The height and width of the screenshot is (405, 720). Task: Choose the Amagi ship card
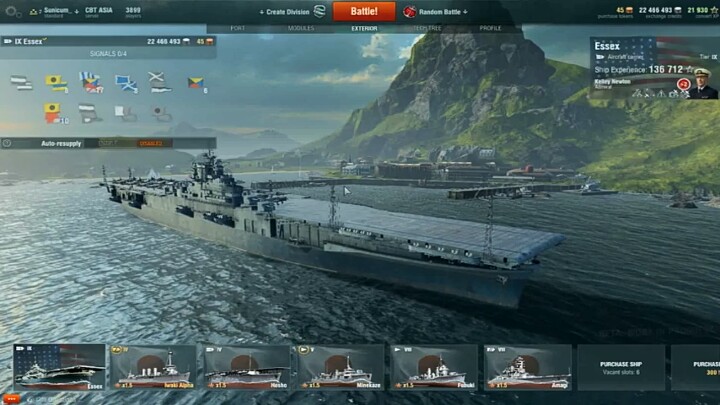527,366
